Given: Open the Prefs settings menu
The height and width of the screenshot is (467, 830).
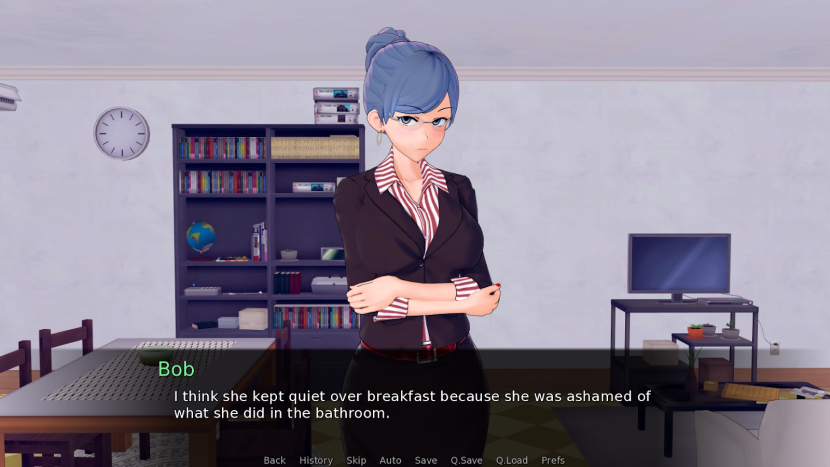Looking at the screenshot, I should 553,460.
